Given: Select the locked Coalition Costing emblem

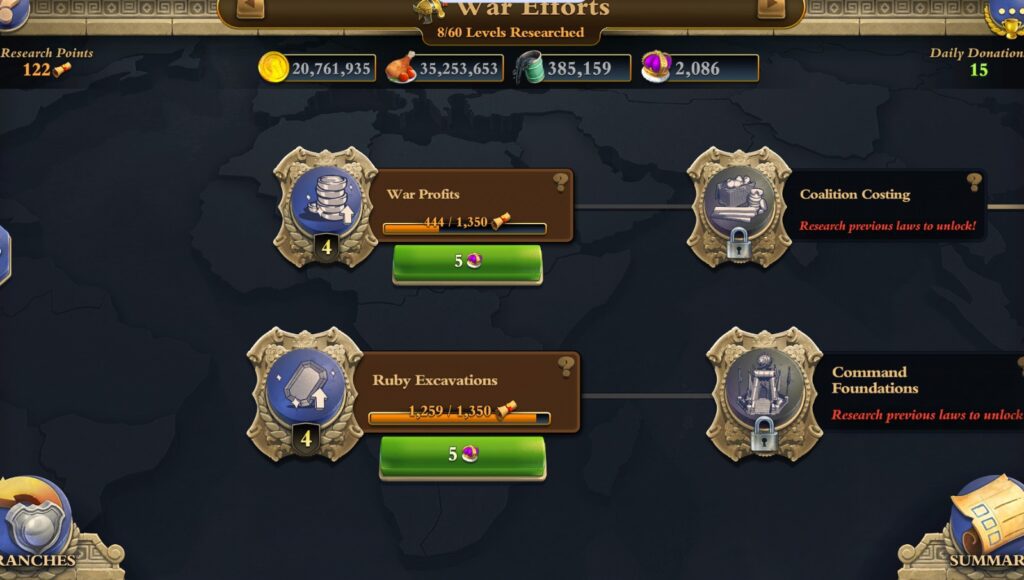Looking at the screenshot, I should [739, 207].
